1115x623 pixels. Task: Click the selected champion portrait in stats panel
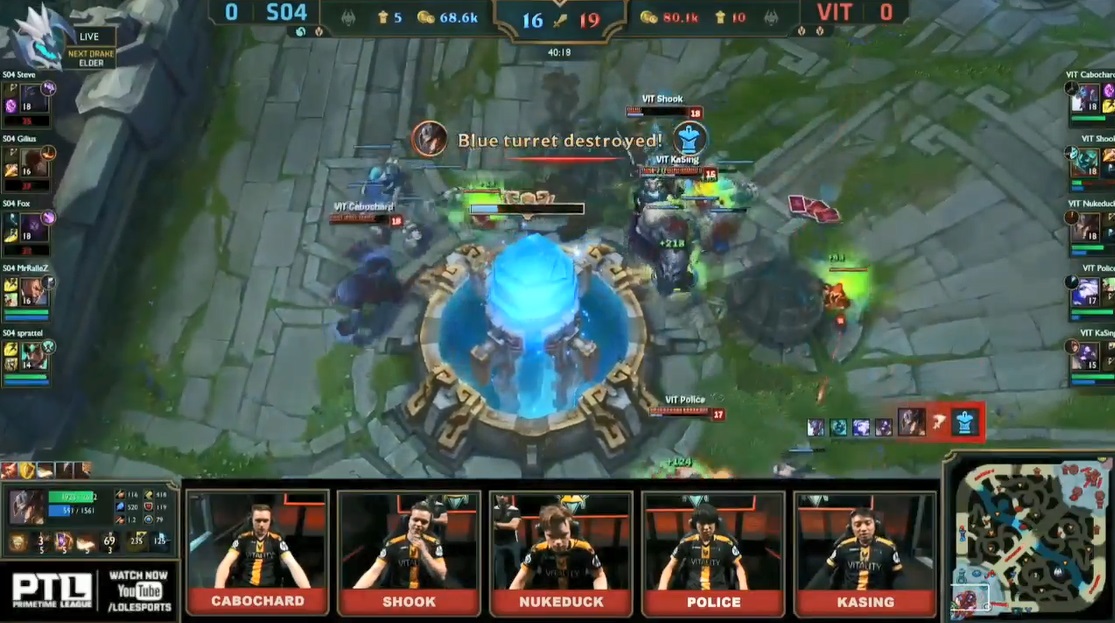(25, 506)
